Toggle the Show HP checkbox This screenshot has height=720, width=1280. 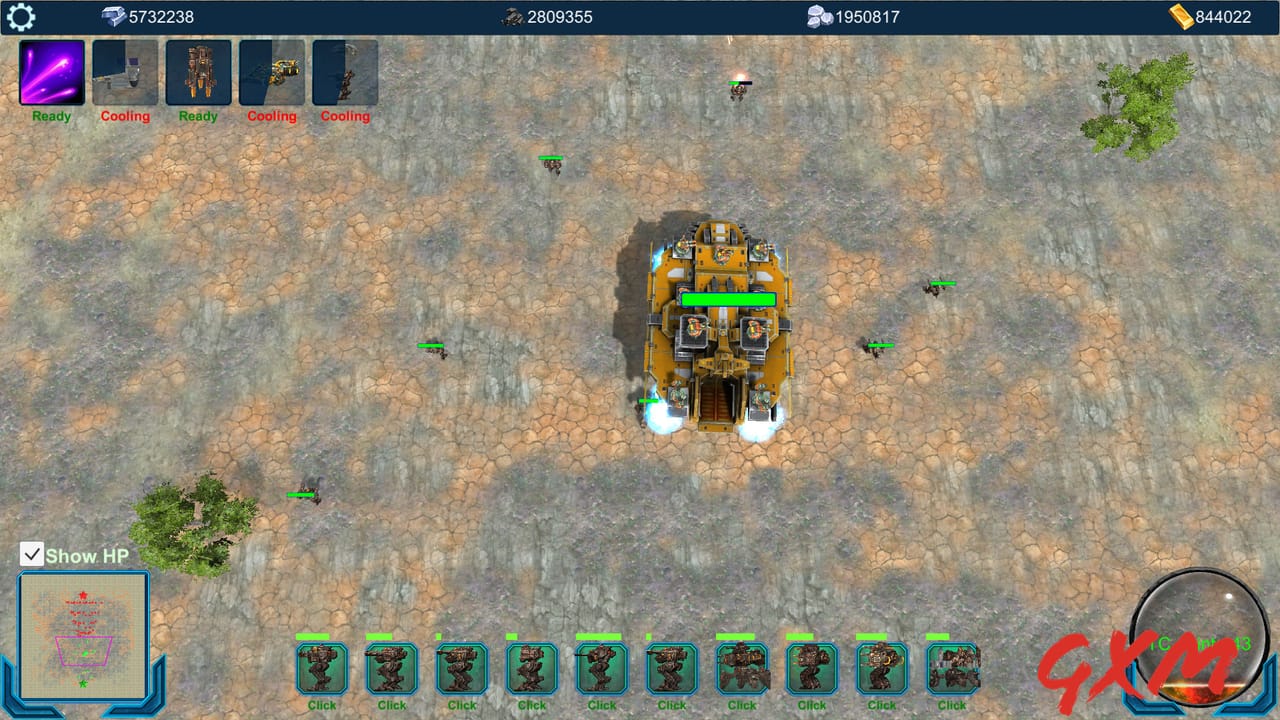point(32,552)
